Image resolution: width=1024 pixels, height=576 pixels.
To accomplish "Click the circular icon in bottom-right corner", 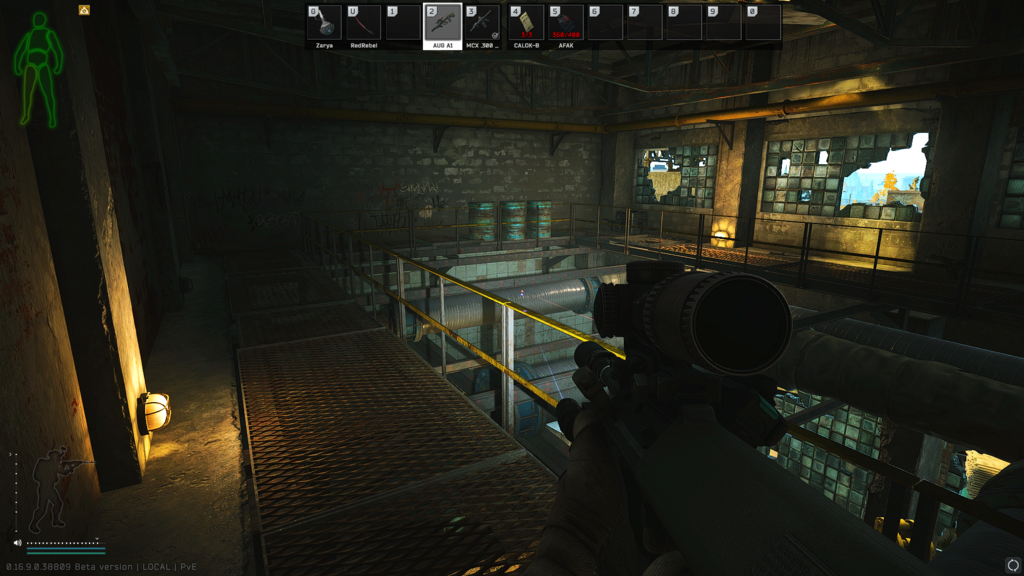I will pos(1012,563).
